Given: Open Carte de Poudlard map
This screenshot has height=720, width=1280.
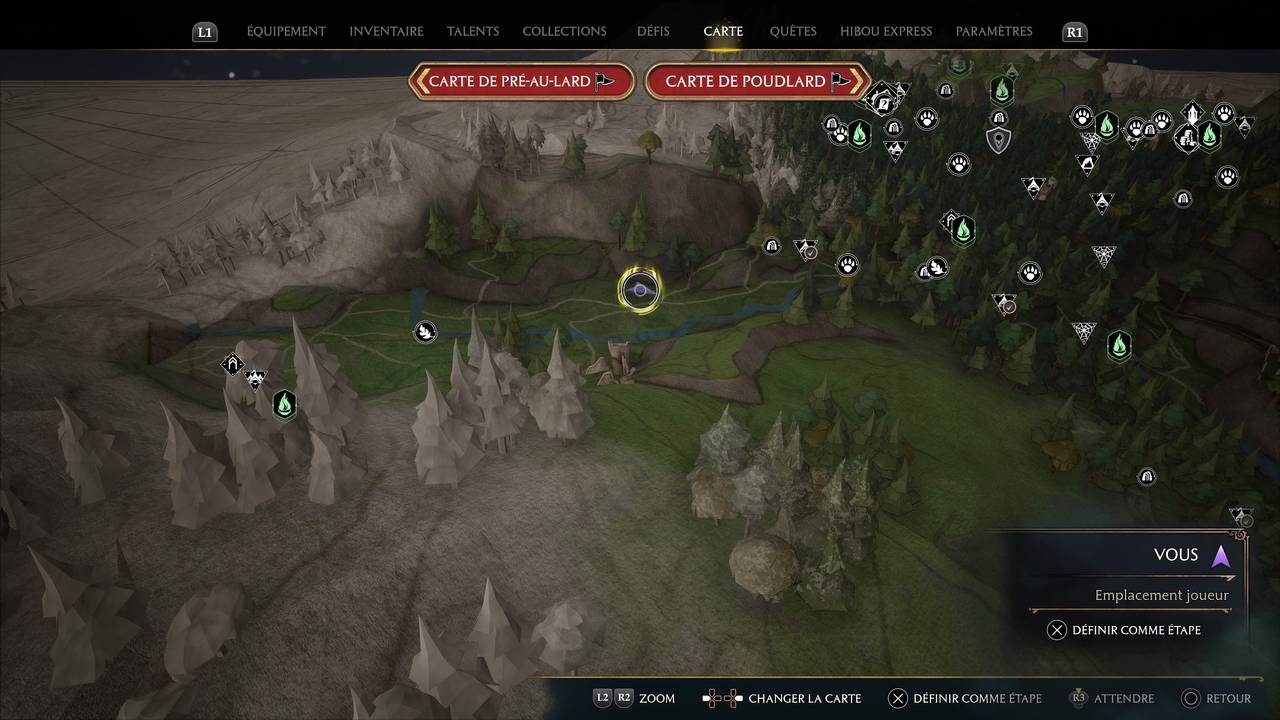Looking at the screenshot, I should pos(757,81).
